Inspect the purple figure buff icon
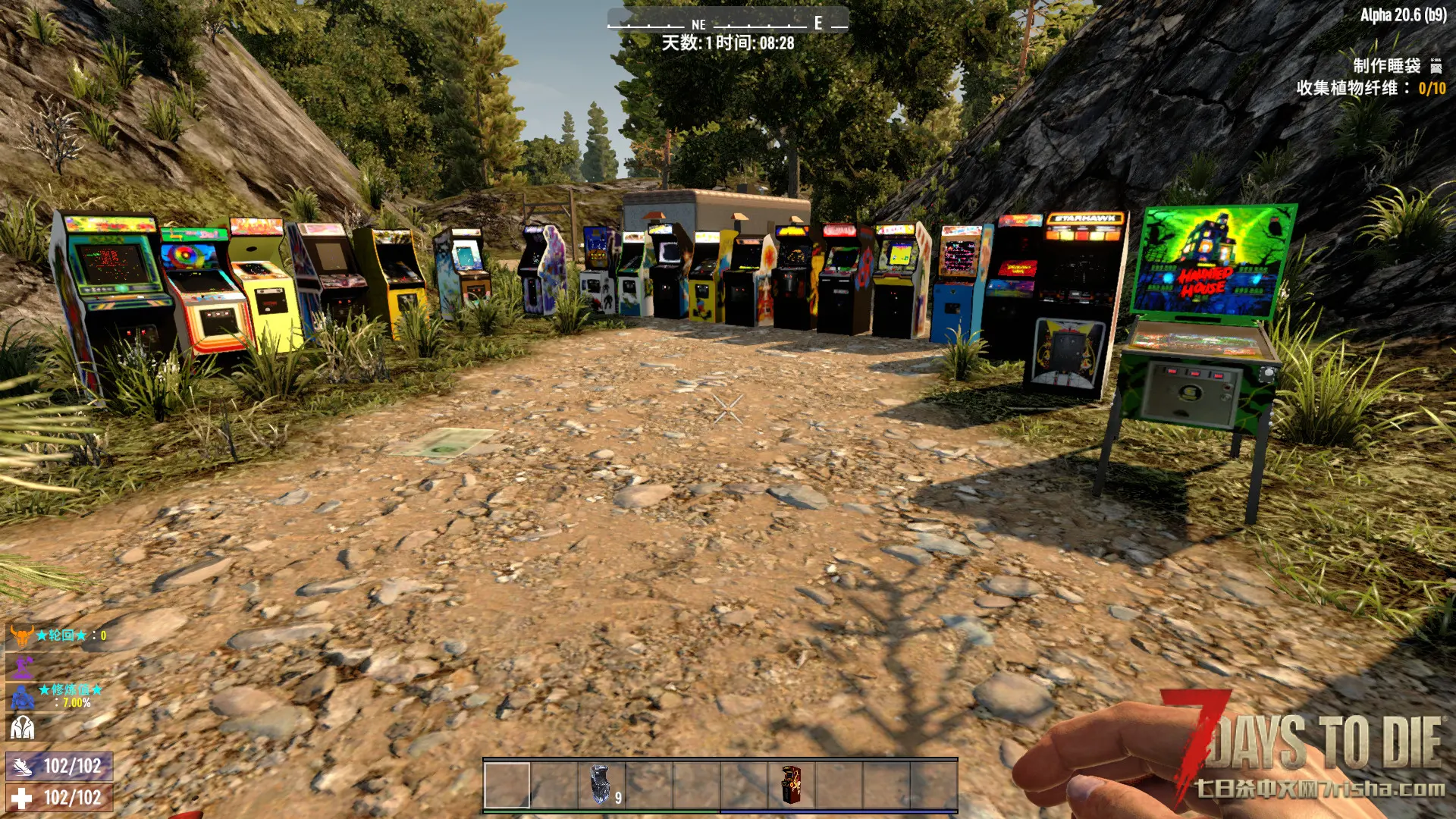1456x819 pixels. point(23,667)
